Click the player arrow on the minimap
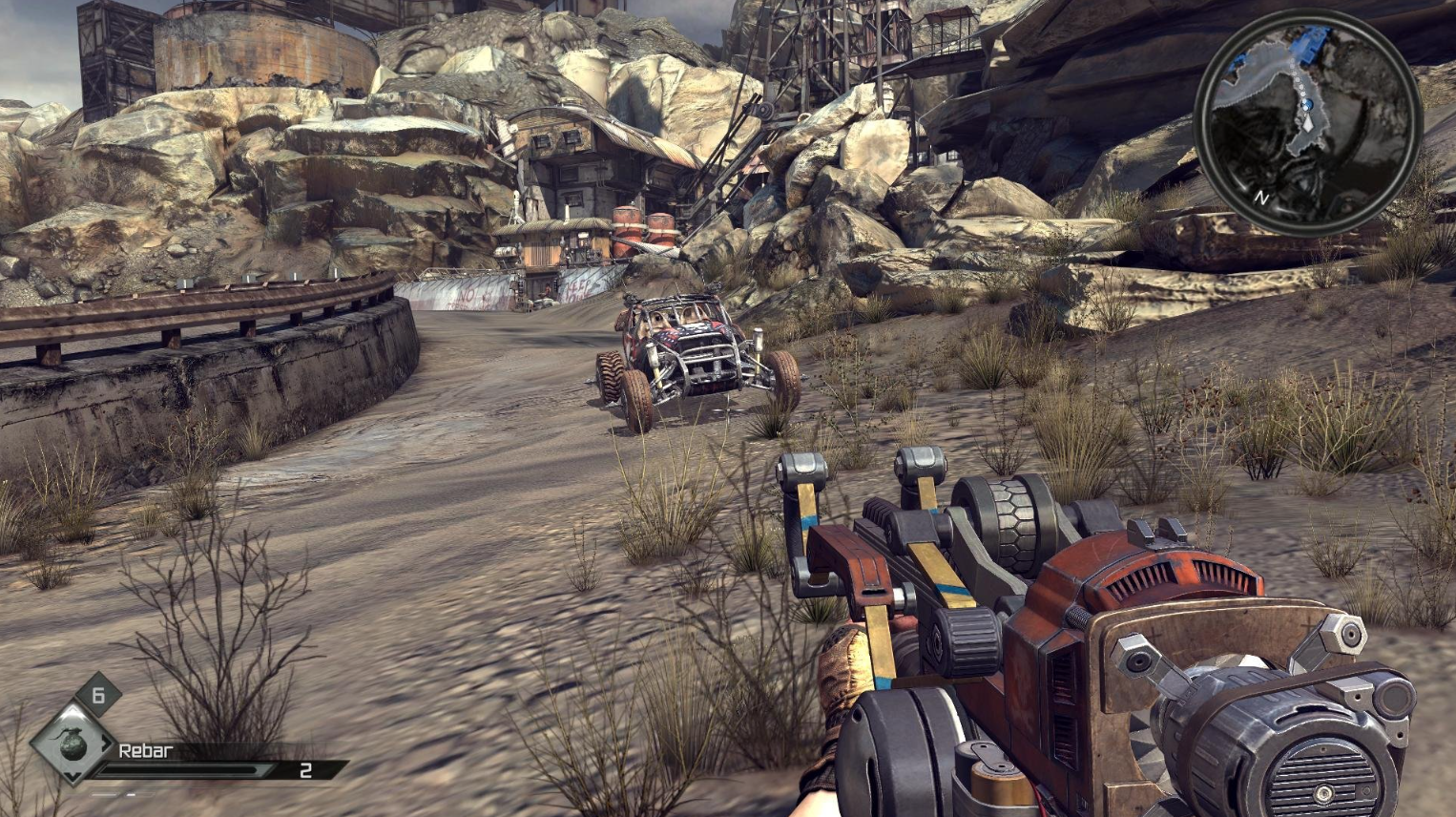This screenshot has height=817, width=1456. tap(1307, 123)
